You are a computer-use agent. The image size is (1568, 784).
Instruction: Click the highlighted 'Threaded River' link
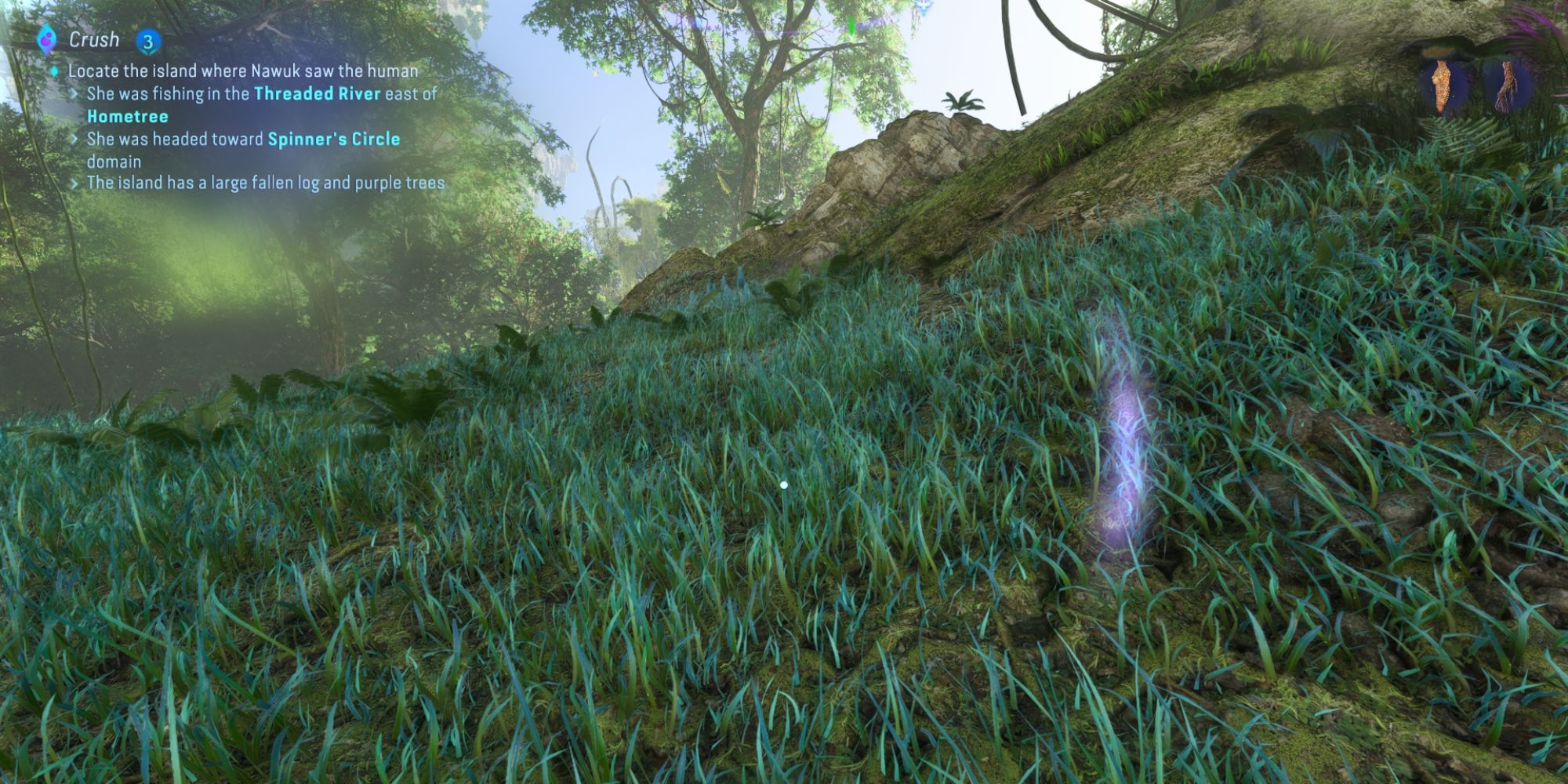317,92
